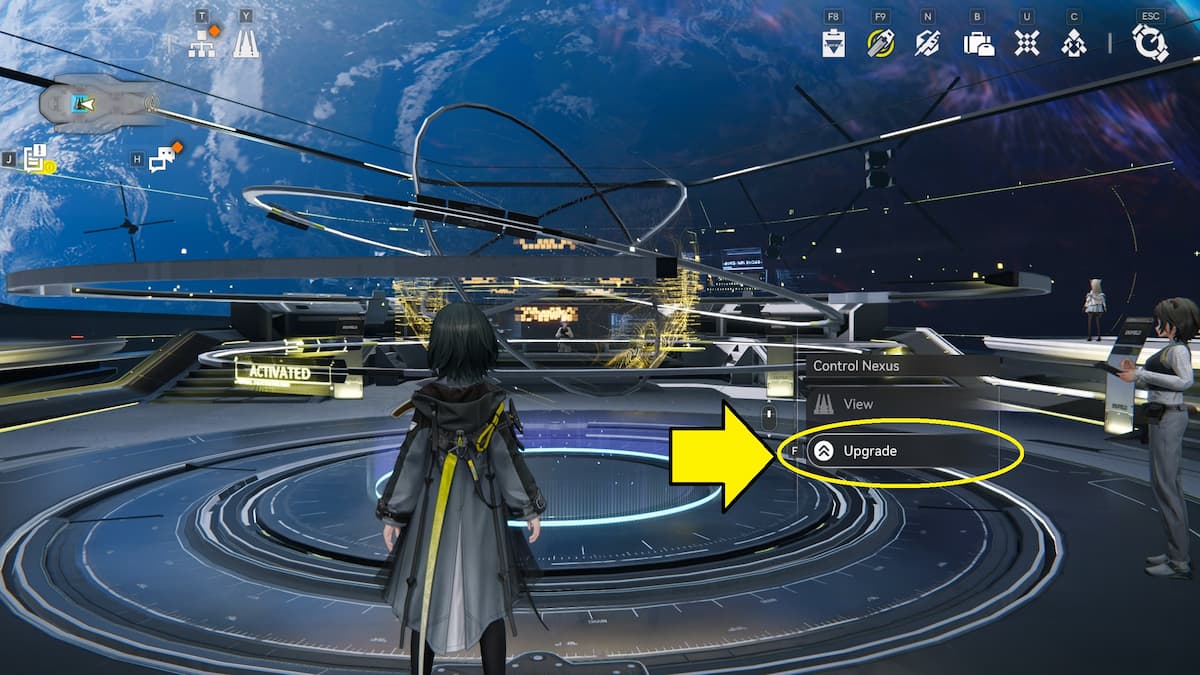Open the crossed-out gun icon
Image resolution: width=1200 pixels, height=675 pixels.
point(928,43)
